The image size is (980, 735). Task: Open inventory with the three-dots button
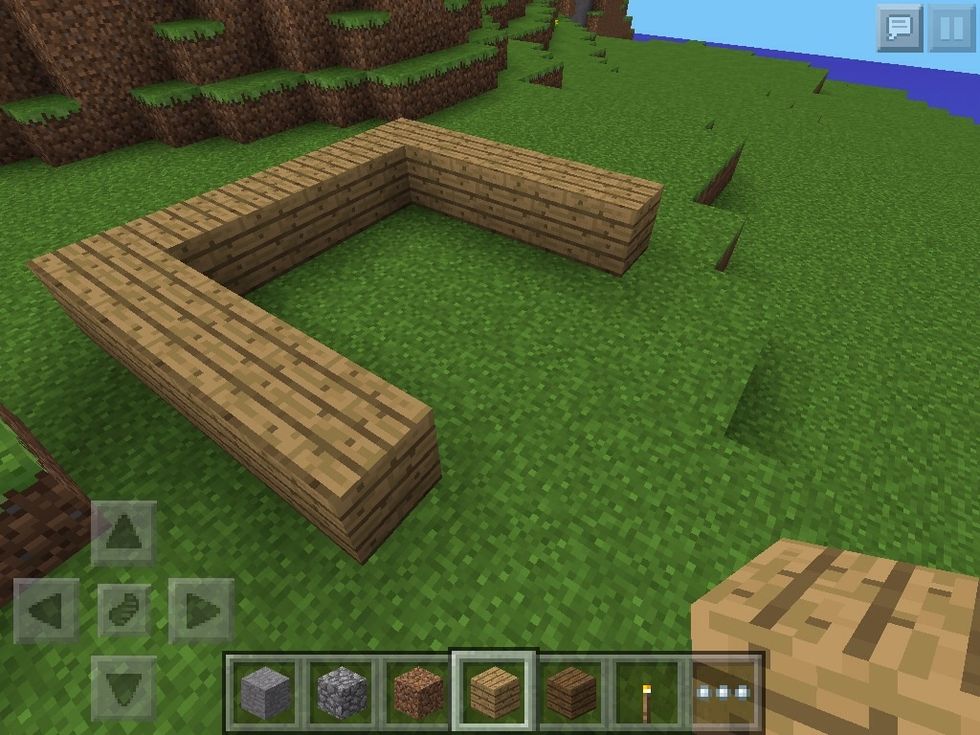pyautogui.click(x=725, y=691)
